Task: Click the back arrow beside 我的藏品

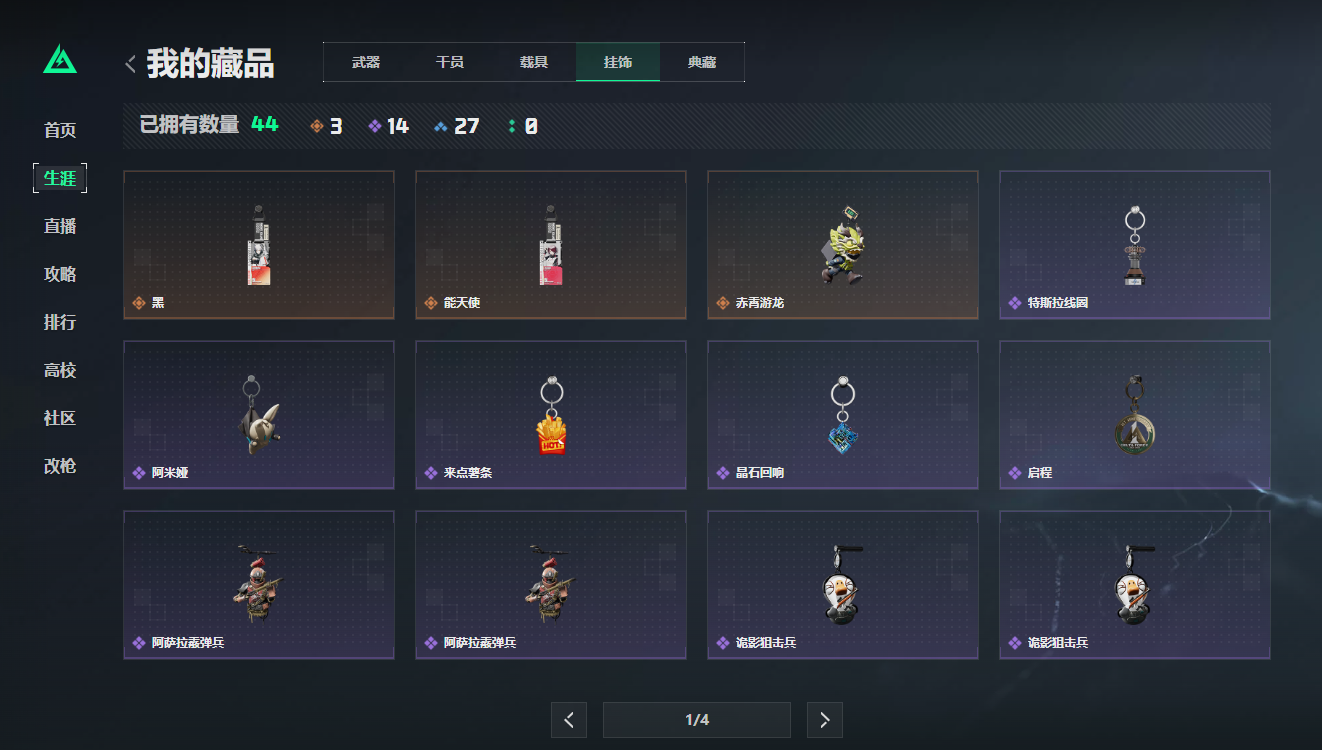Action: click(130, 62)
